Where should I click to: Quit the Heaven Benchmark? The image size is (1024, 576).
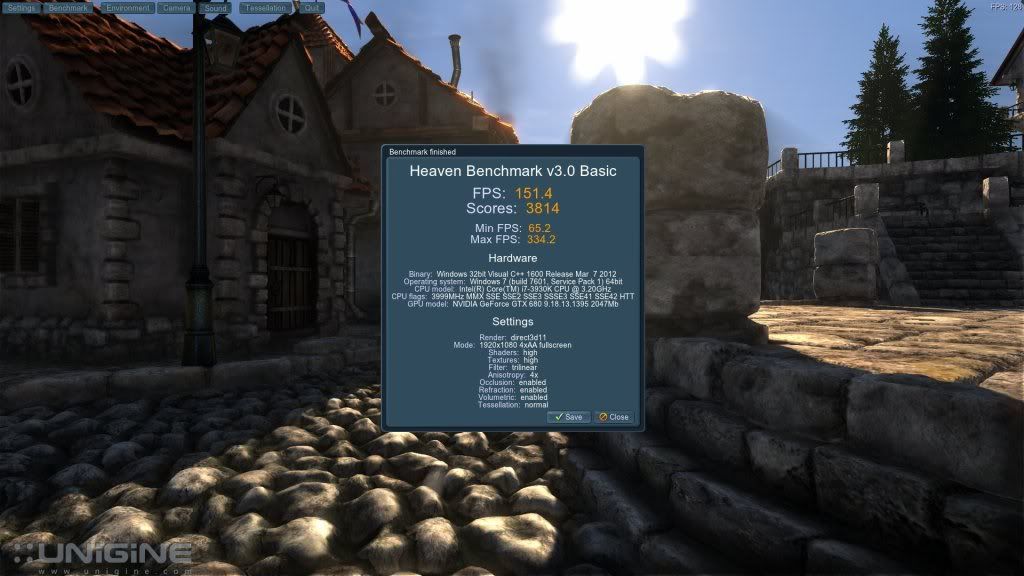[312, 7]
